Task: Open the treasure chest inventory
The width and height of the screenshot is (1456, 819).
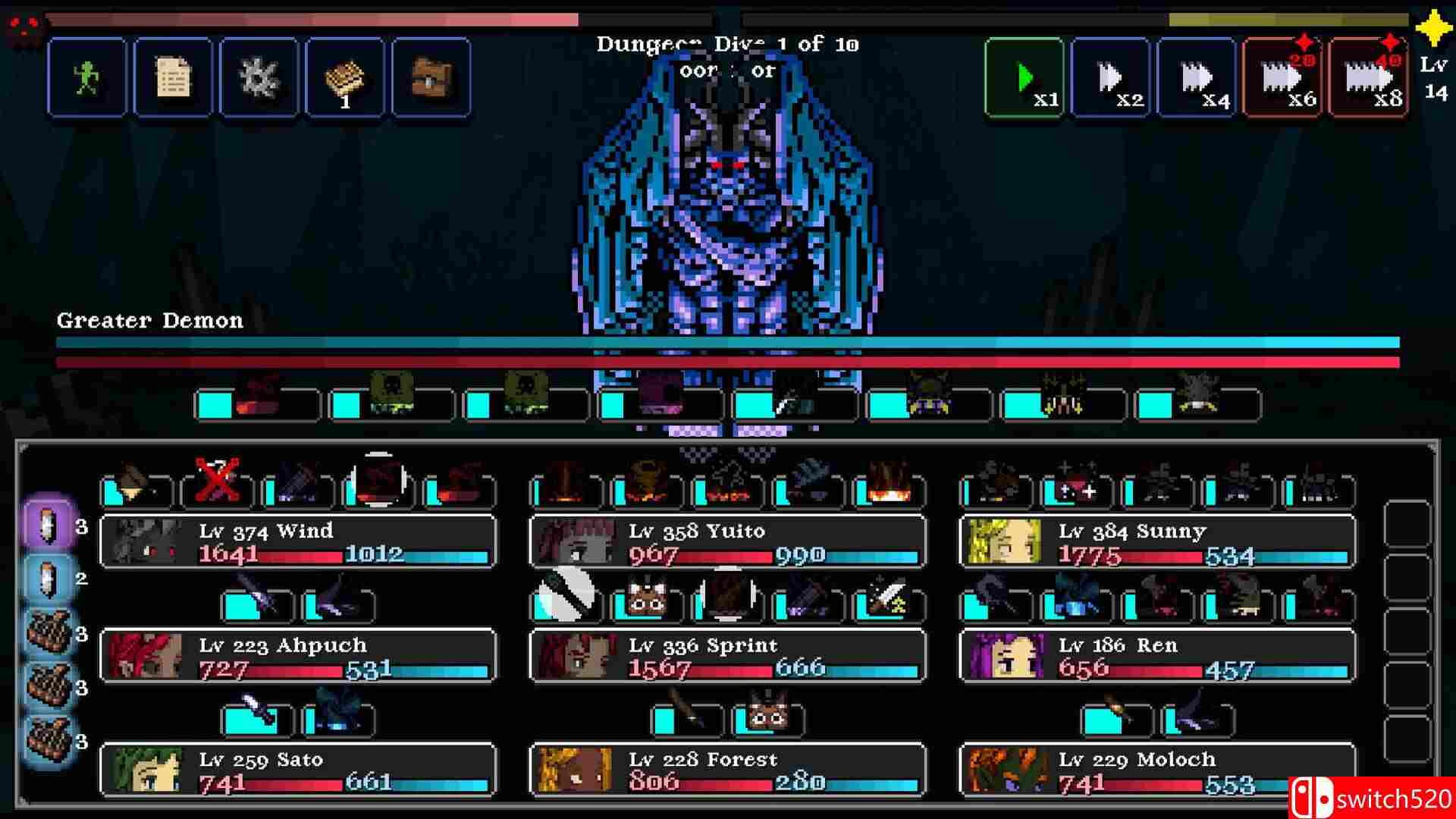Action: click(x=430, y=76)
